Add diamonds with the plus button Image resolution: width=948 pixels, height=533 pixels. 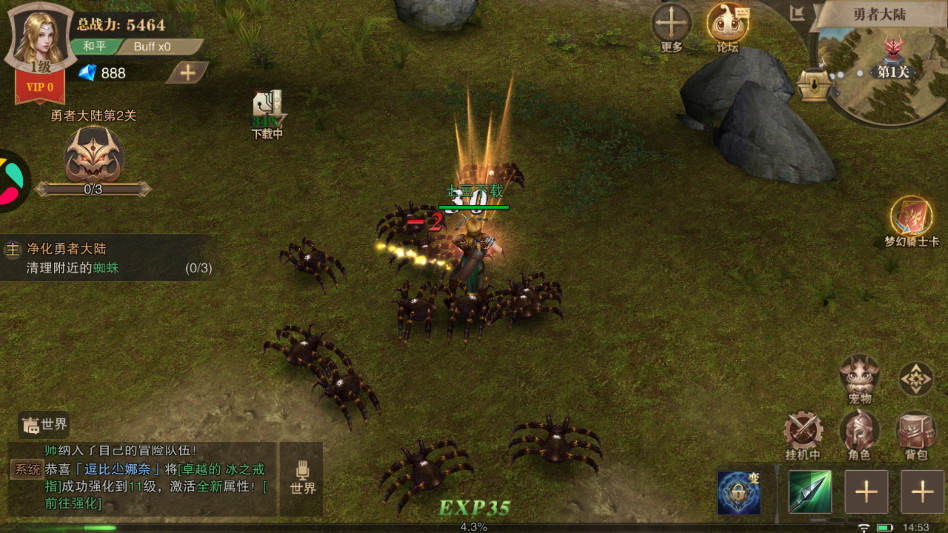[x=186, y=72]
